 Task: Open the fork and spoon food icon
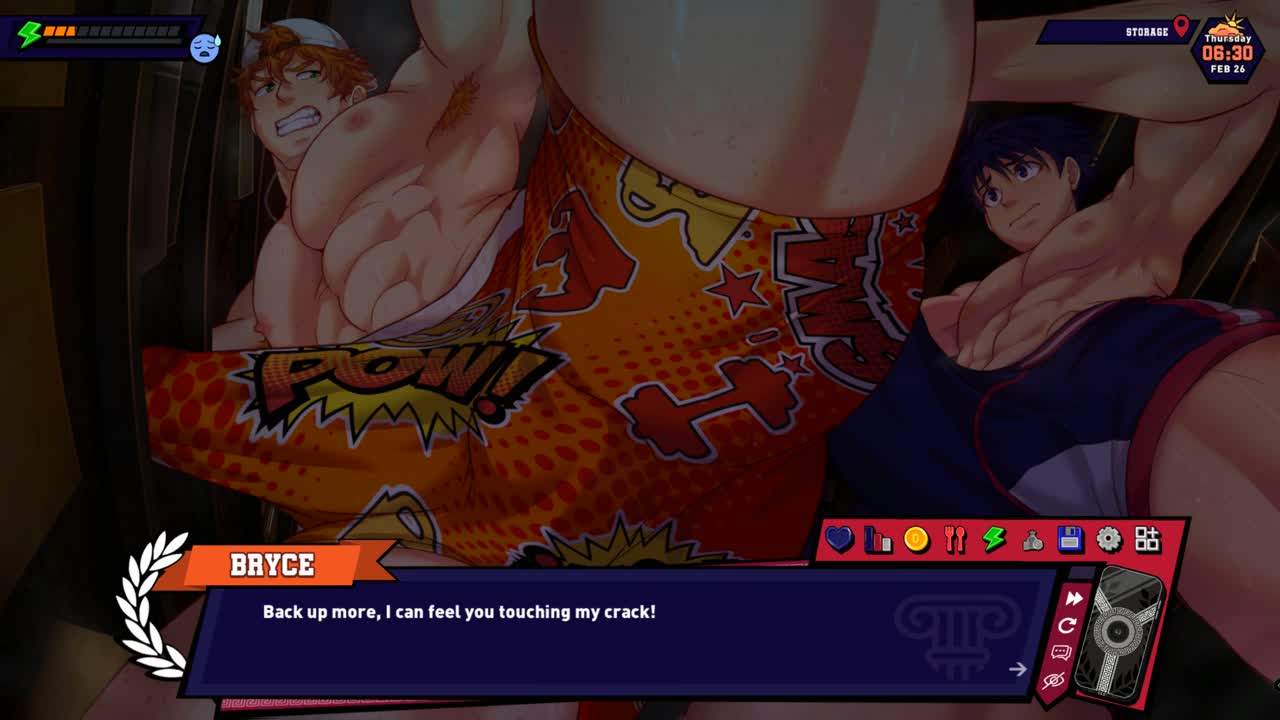955,540
